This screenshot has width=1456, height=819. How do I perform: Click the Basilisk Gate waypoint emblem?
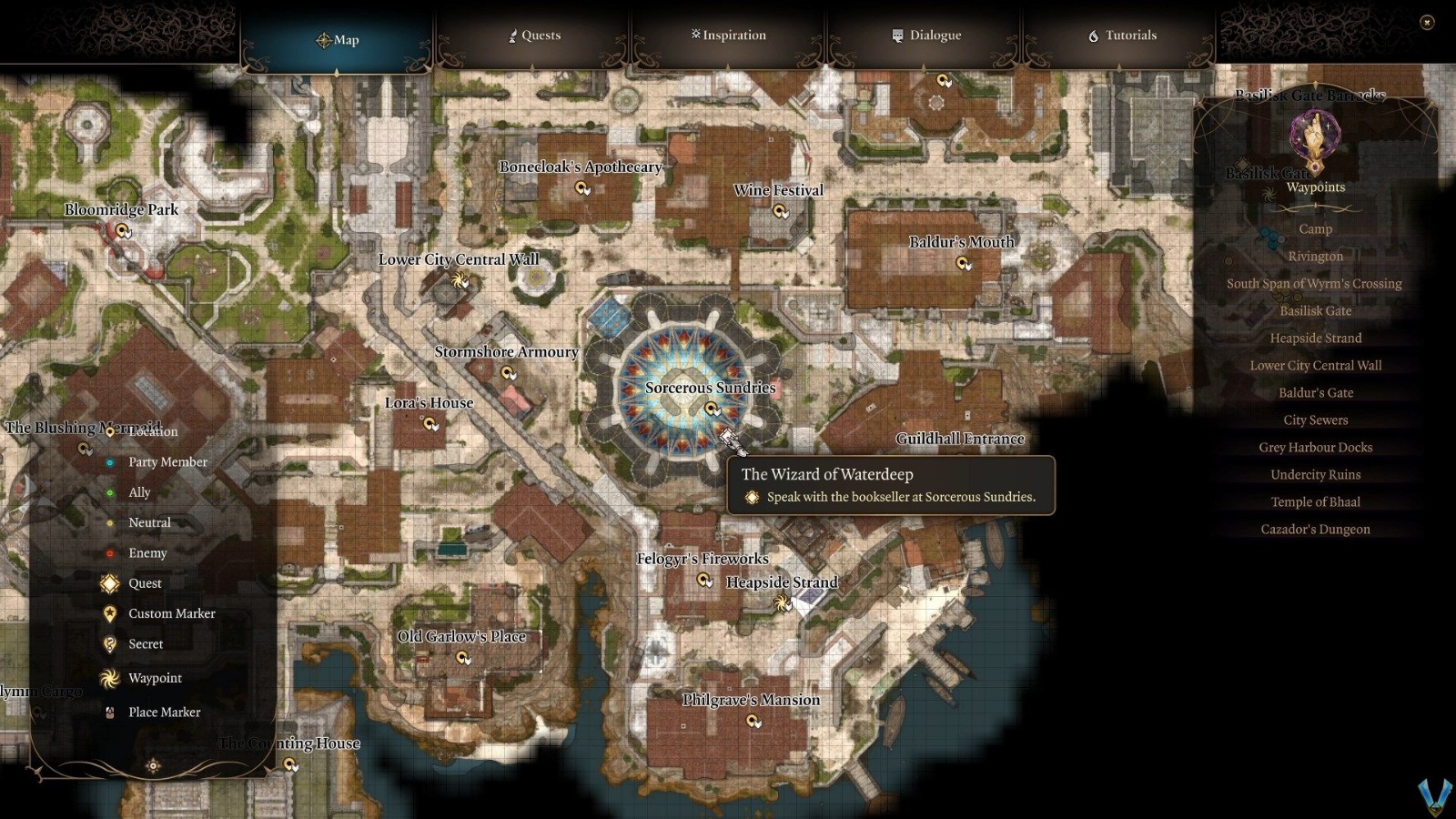[1313, 136]
